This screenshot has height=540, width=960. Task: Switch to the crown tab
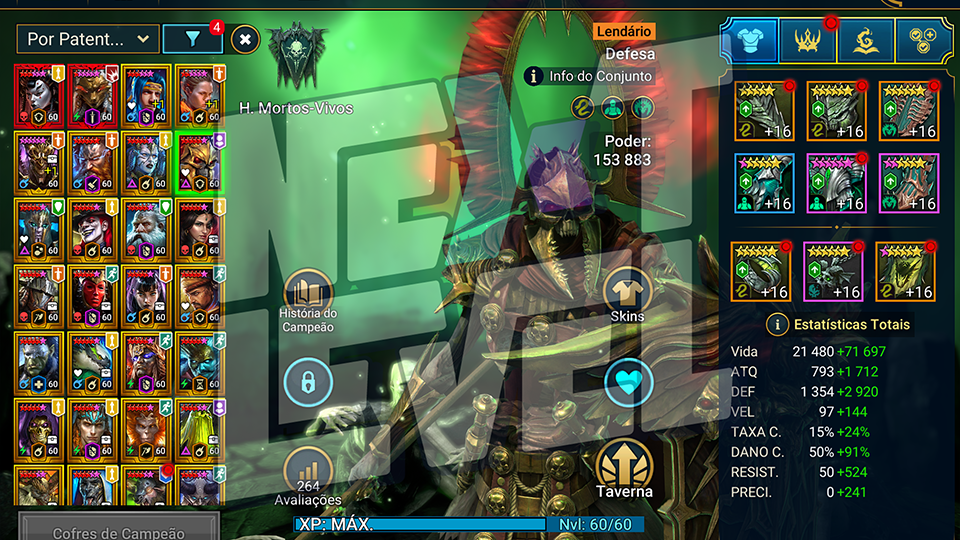pos(808,39)
